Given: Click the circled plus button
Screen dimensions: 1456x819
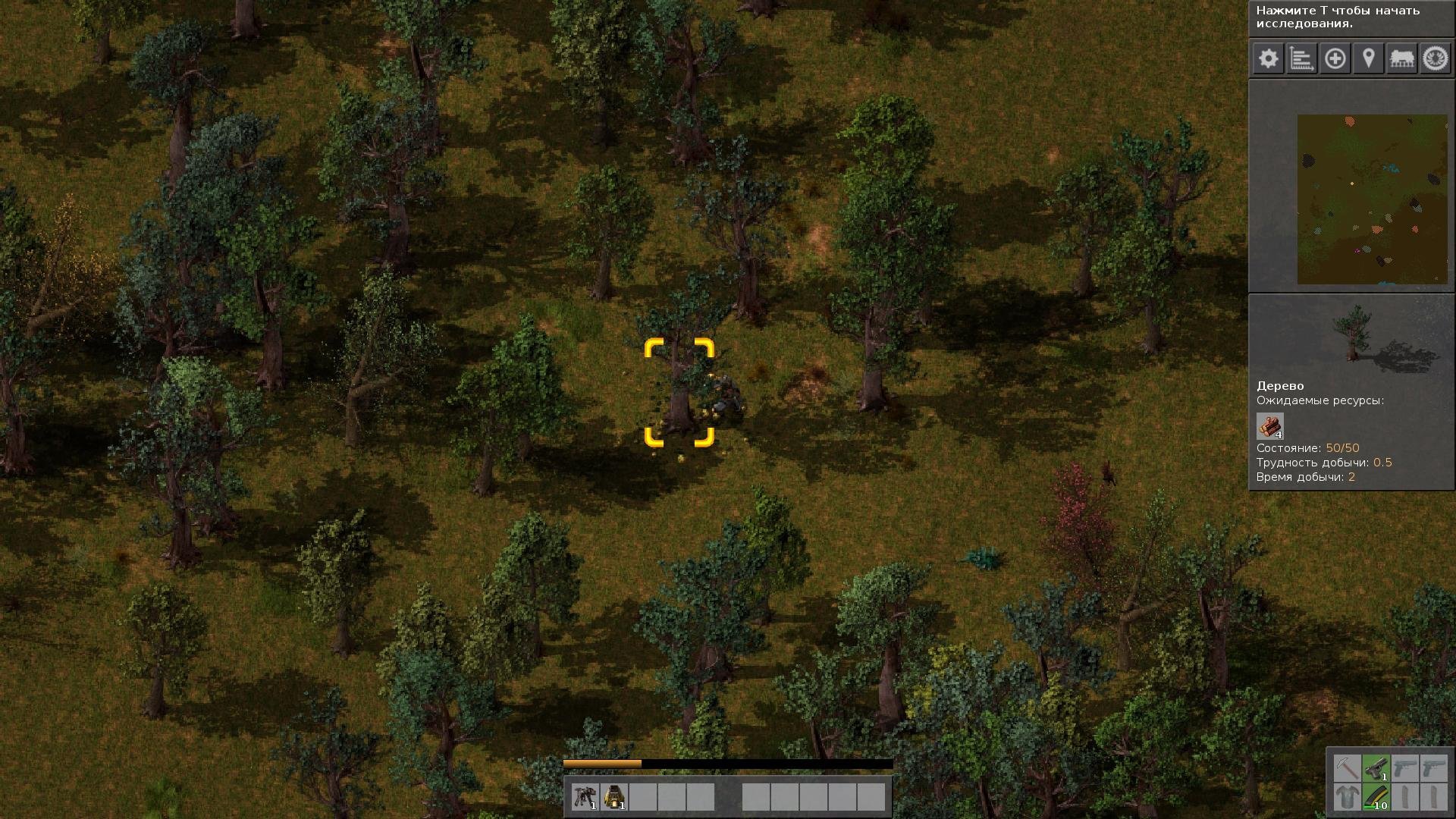Looking at the screenshot, I should point(1335,58).
